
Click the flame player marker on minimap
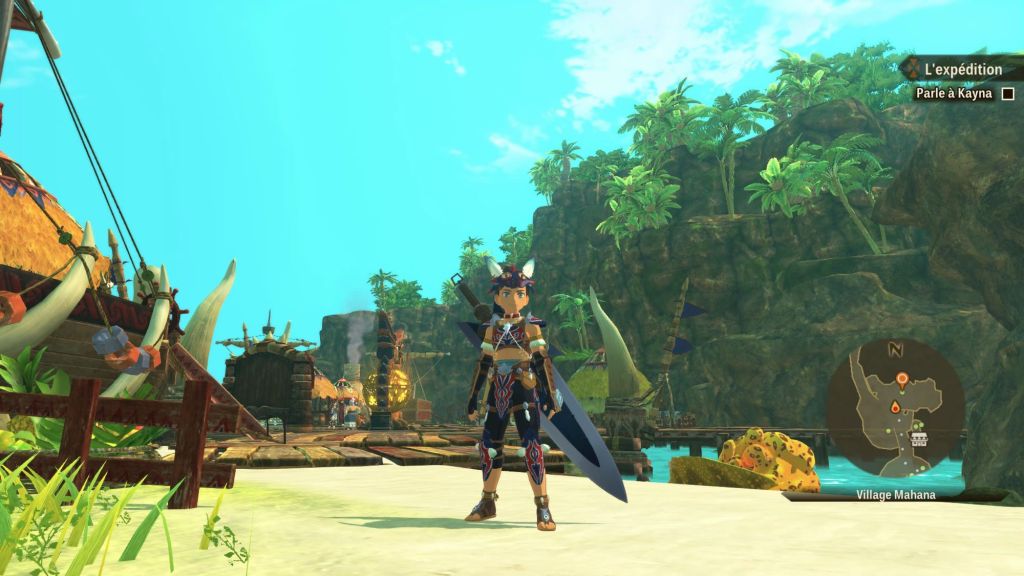pyautogui.click(x=895, y=407)
